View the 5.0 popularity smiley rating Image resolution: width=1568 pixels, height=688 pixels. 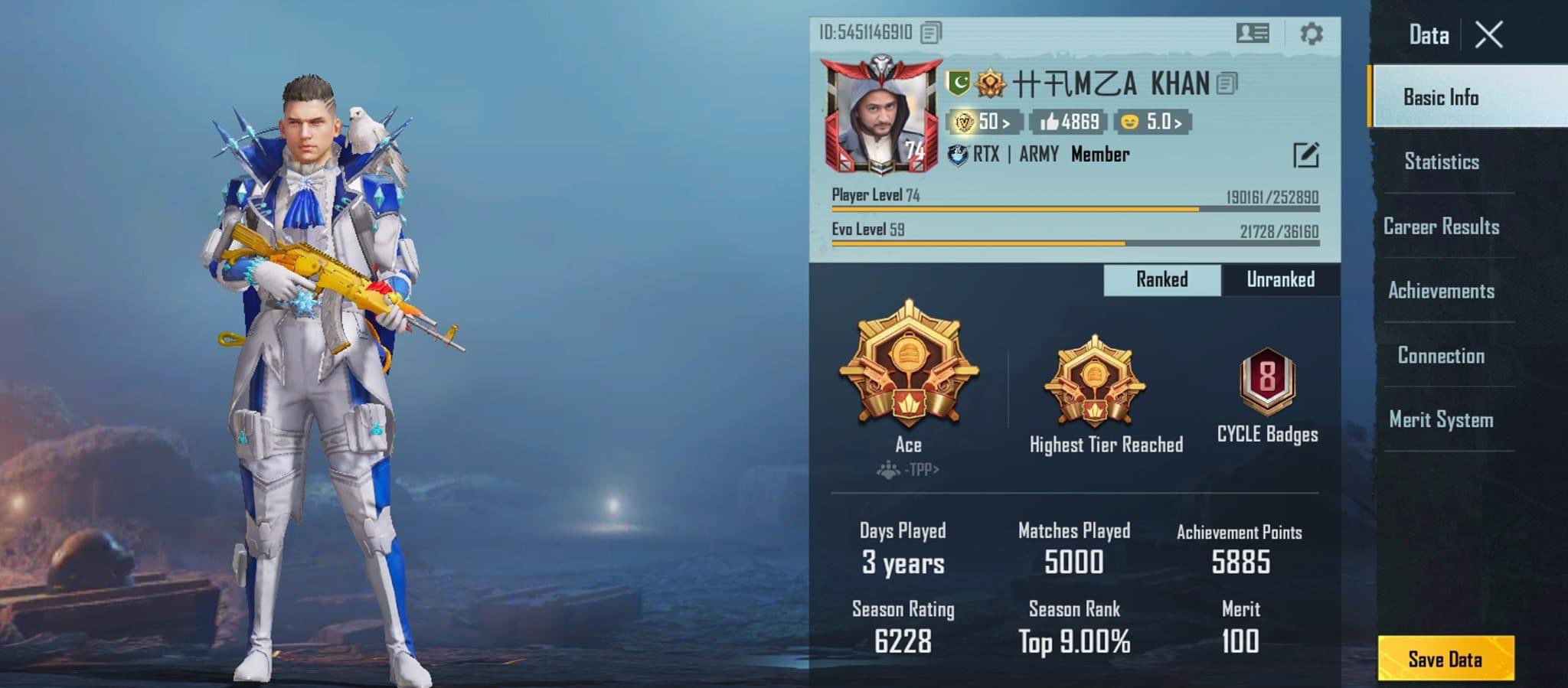pos(1153,121)
